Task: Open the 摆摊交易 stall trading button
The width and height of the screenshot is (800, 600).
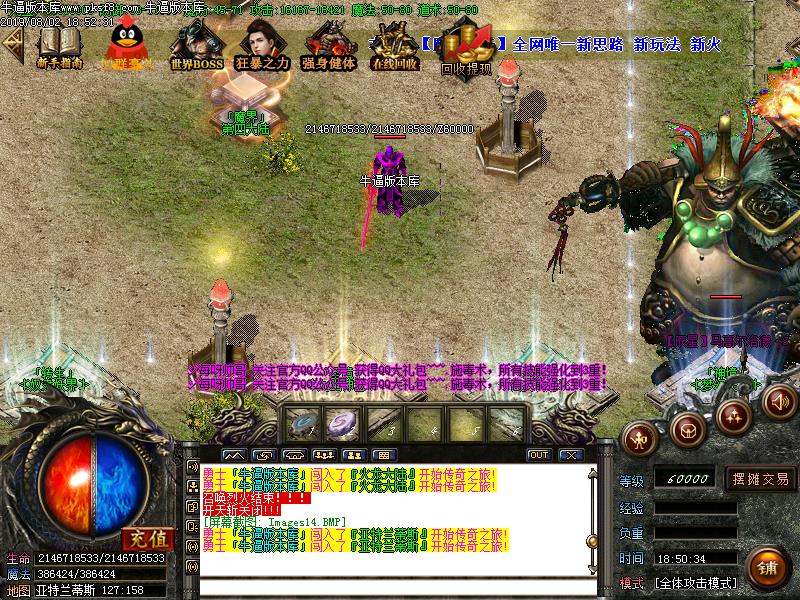Action: (759, 478)
